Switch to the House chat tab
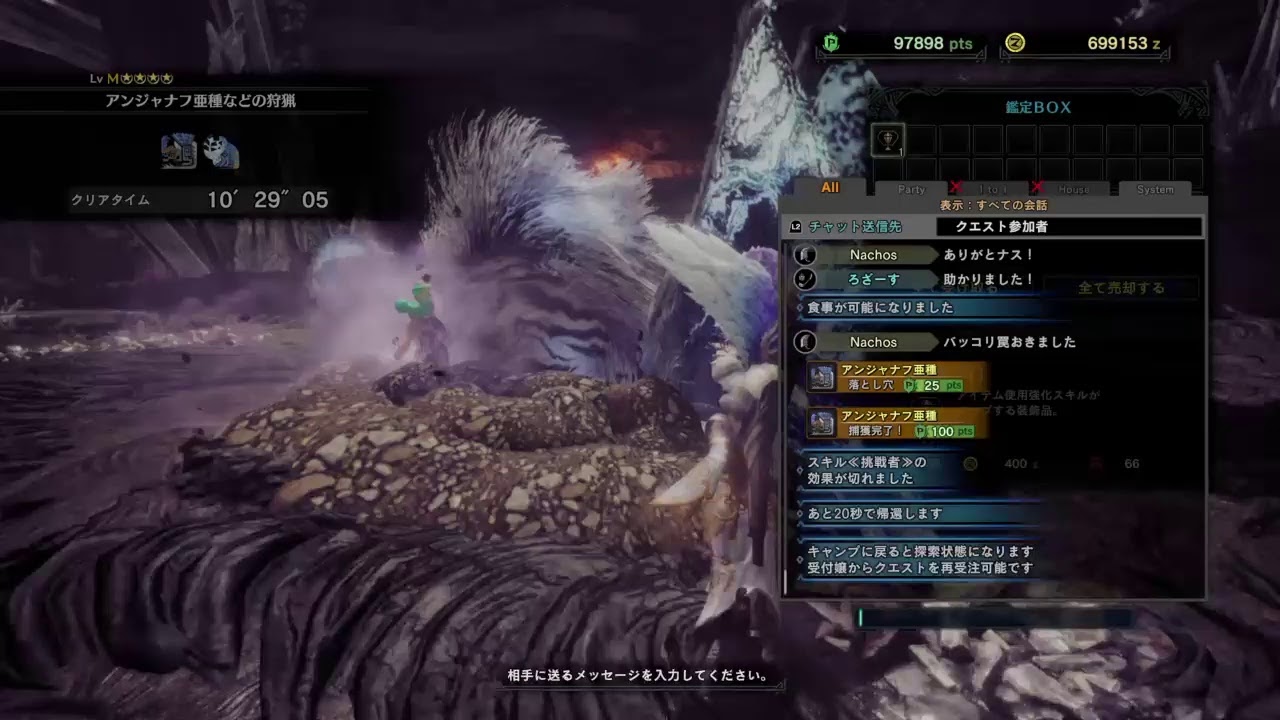Screen dimensions: 1280x720 tap(1073, 189)
